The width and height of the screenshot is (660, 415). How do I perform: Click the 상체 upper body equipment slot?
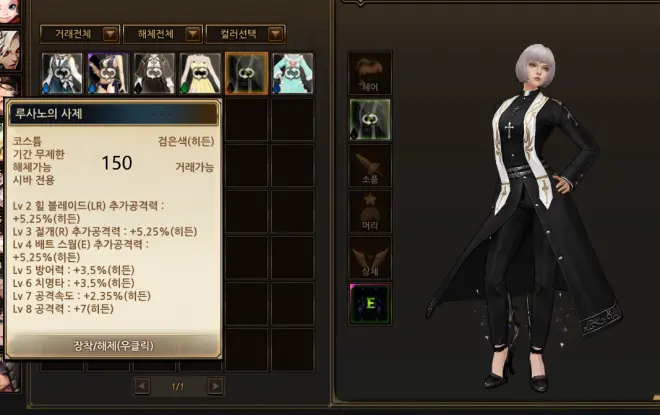(x=370, y=258)
